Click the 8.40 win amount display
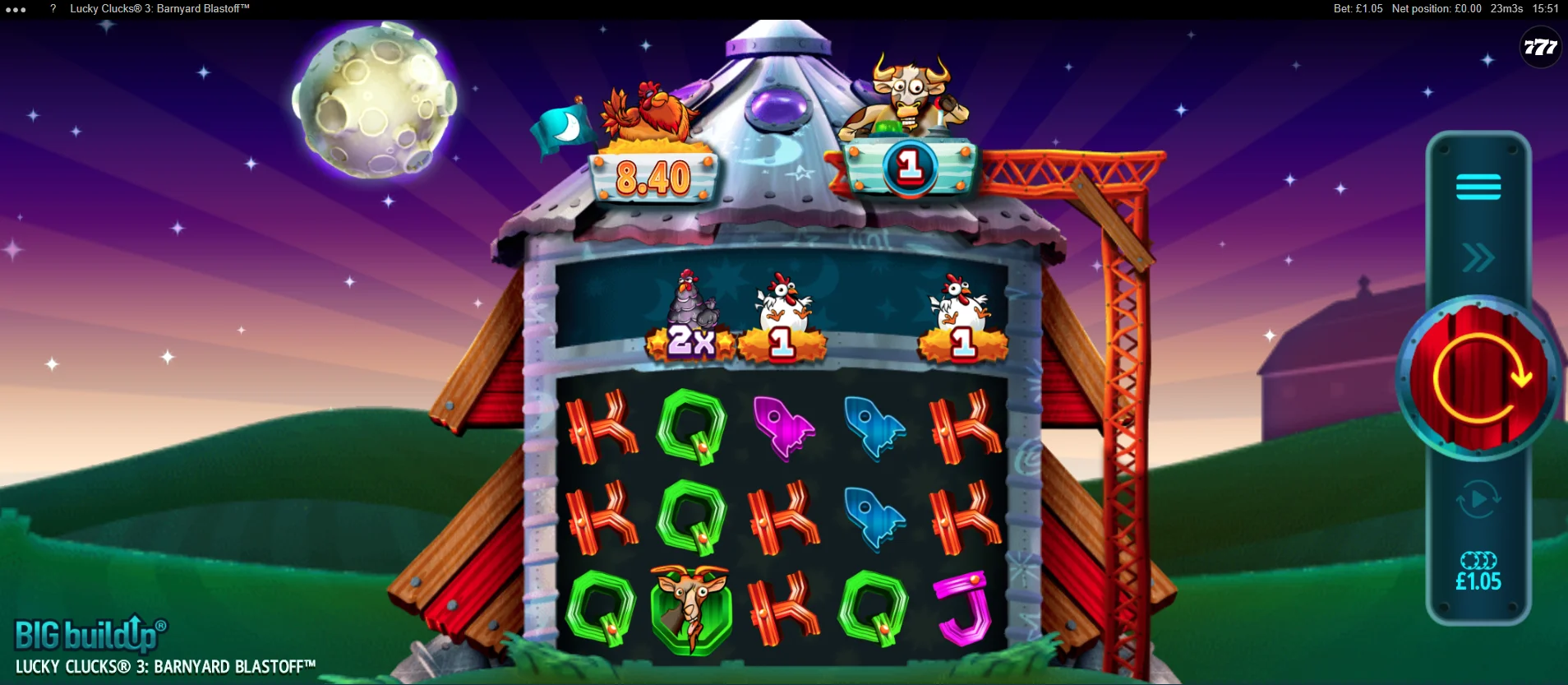Image resolution: width=1568 pixels, height=685 pixels. coord(653,177)
